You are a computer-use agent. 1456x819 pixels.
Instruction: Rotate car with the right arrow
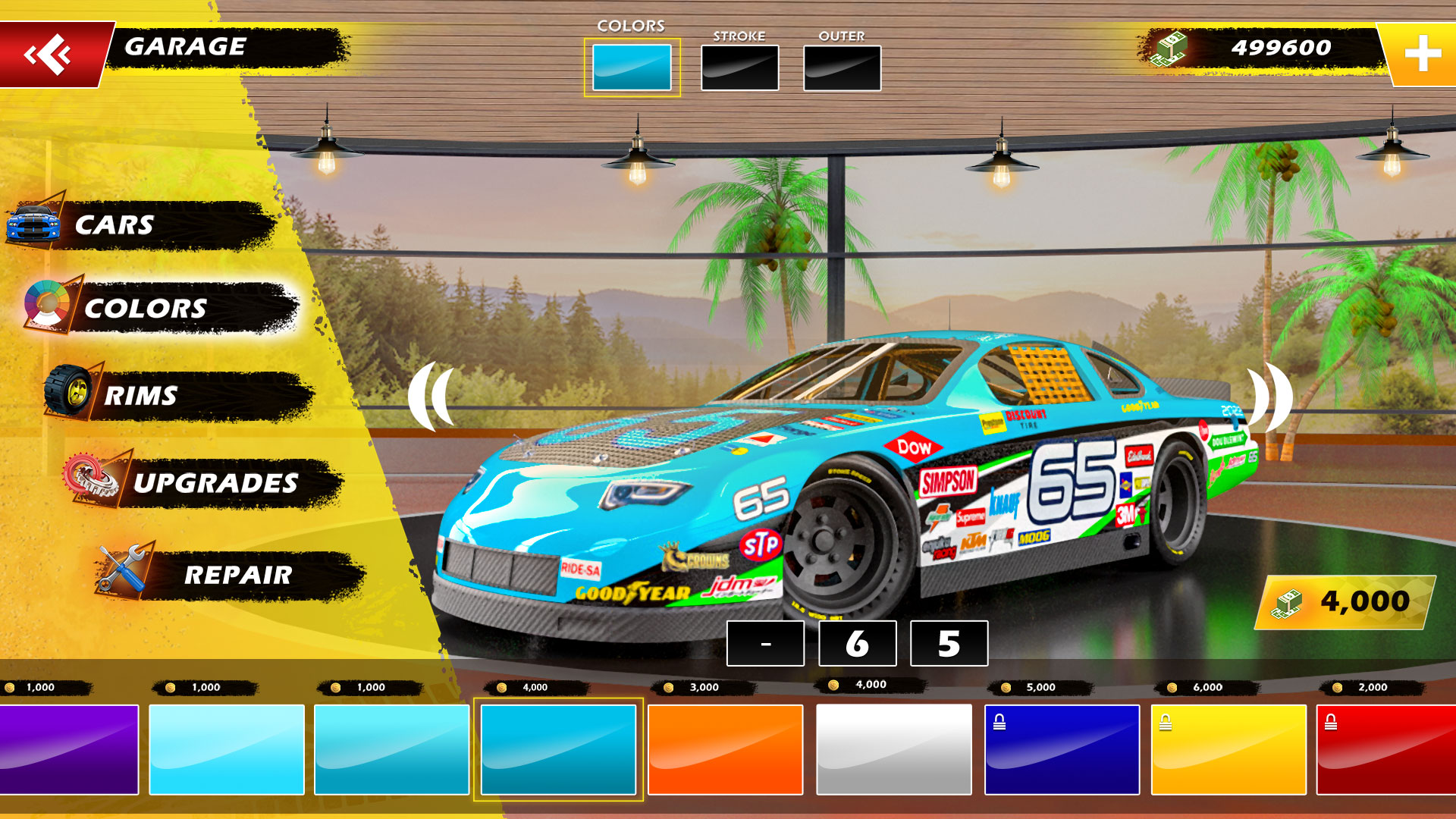tap(1271, 397)
